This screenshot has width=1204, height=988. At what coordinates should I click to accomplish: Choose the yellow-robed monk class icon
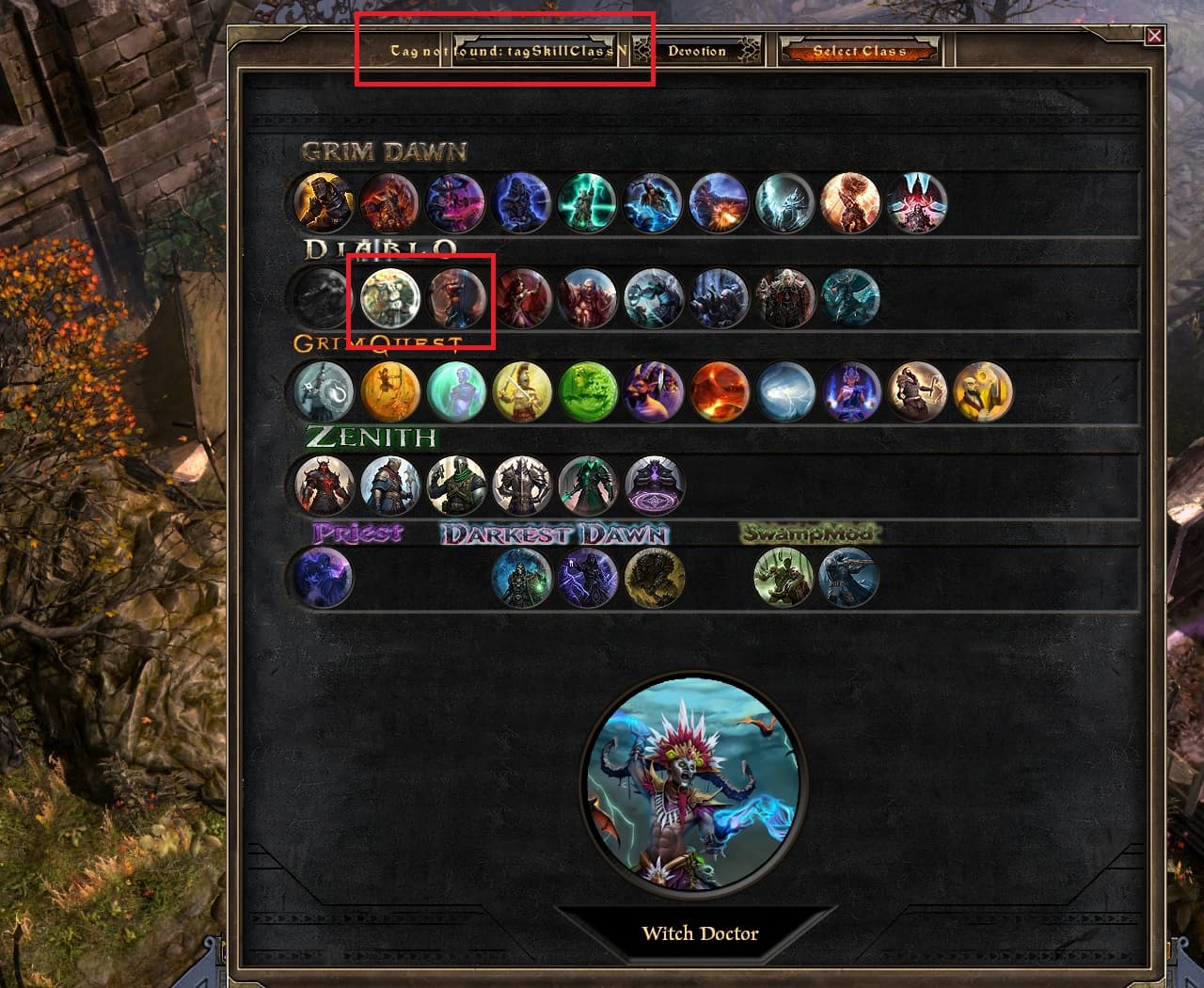(x=983, y=390)
